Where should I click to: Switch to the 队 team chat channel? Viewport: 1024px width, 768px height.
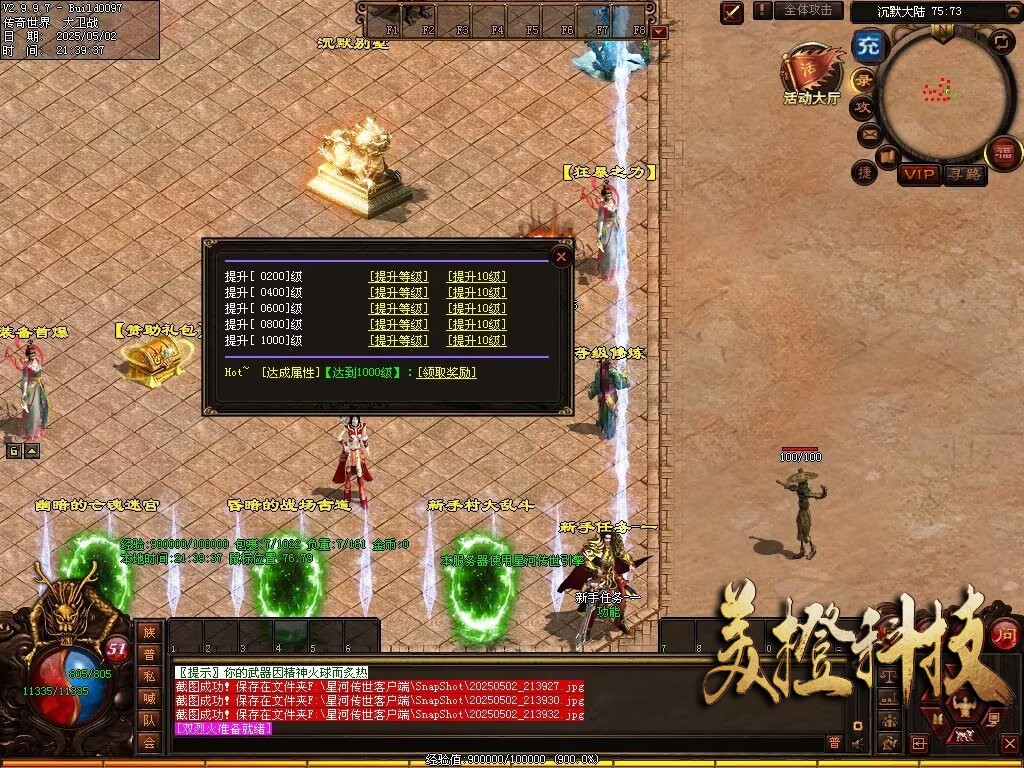149,720
